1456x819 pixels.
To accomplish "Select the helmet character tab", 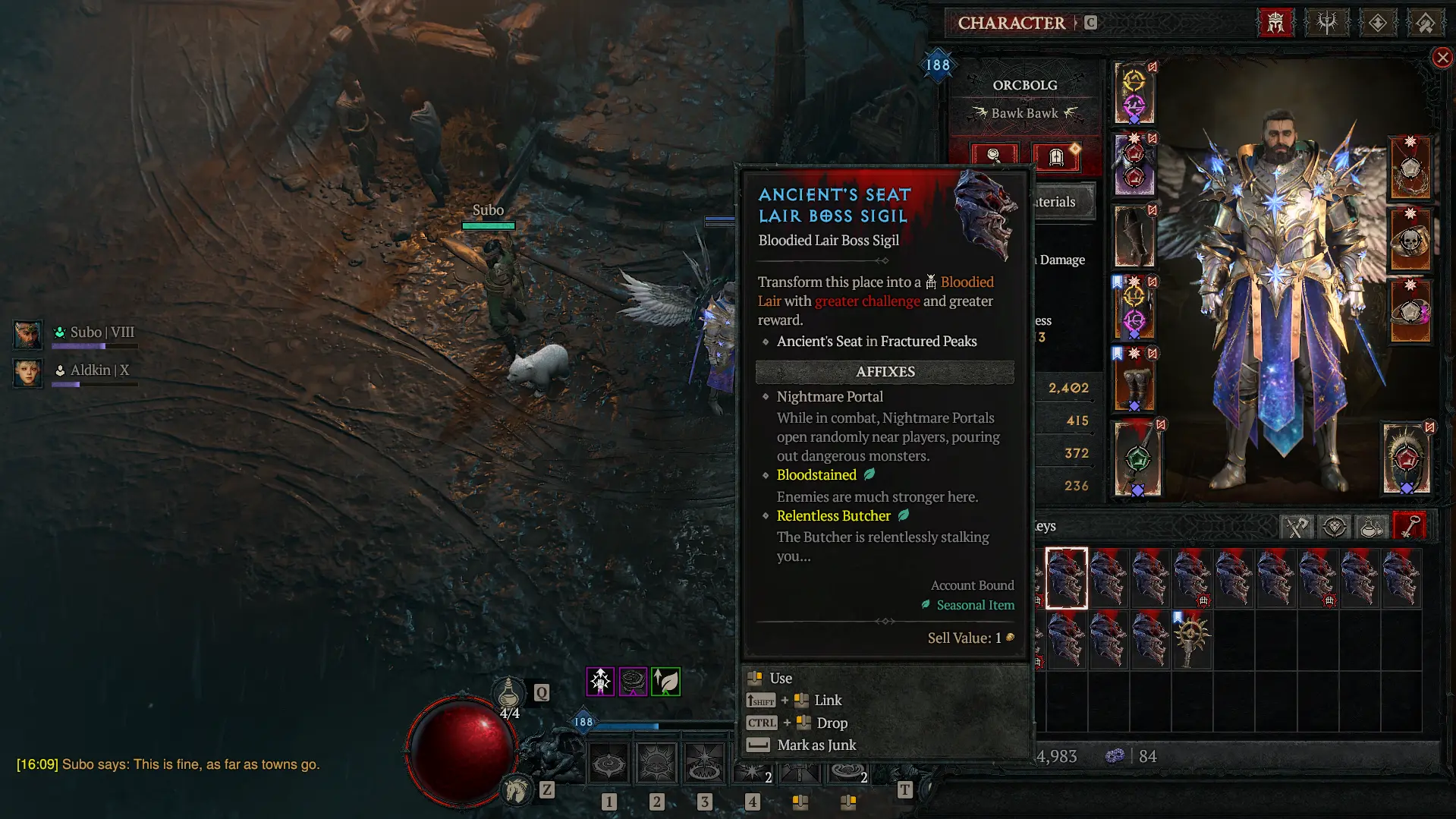I will click(x=1275, y=23).
